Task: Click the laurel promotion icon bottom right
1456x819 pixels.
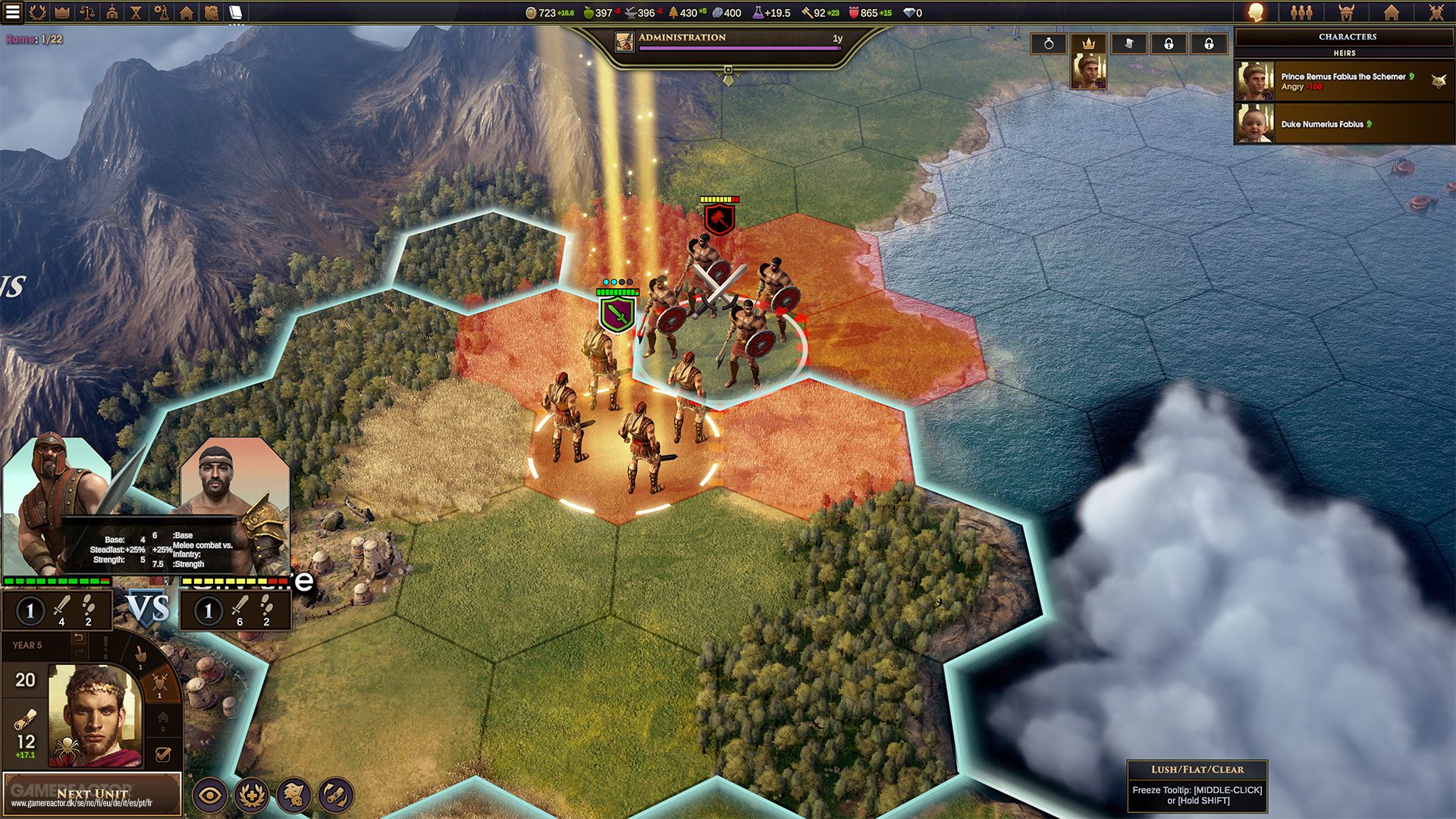Action: [x=253, y=795]
